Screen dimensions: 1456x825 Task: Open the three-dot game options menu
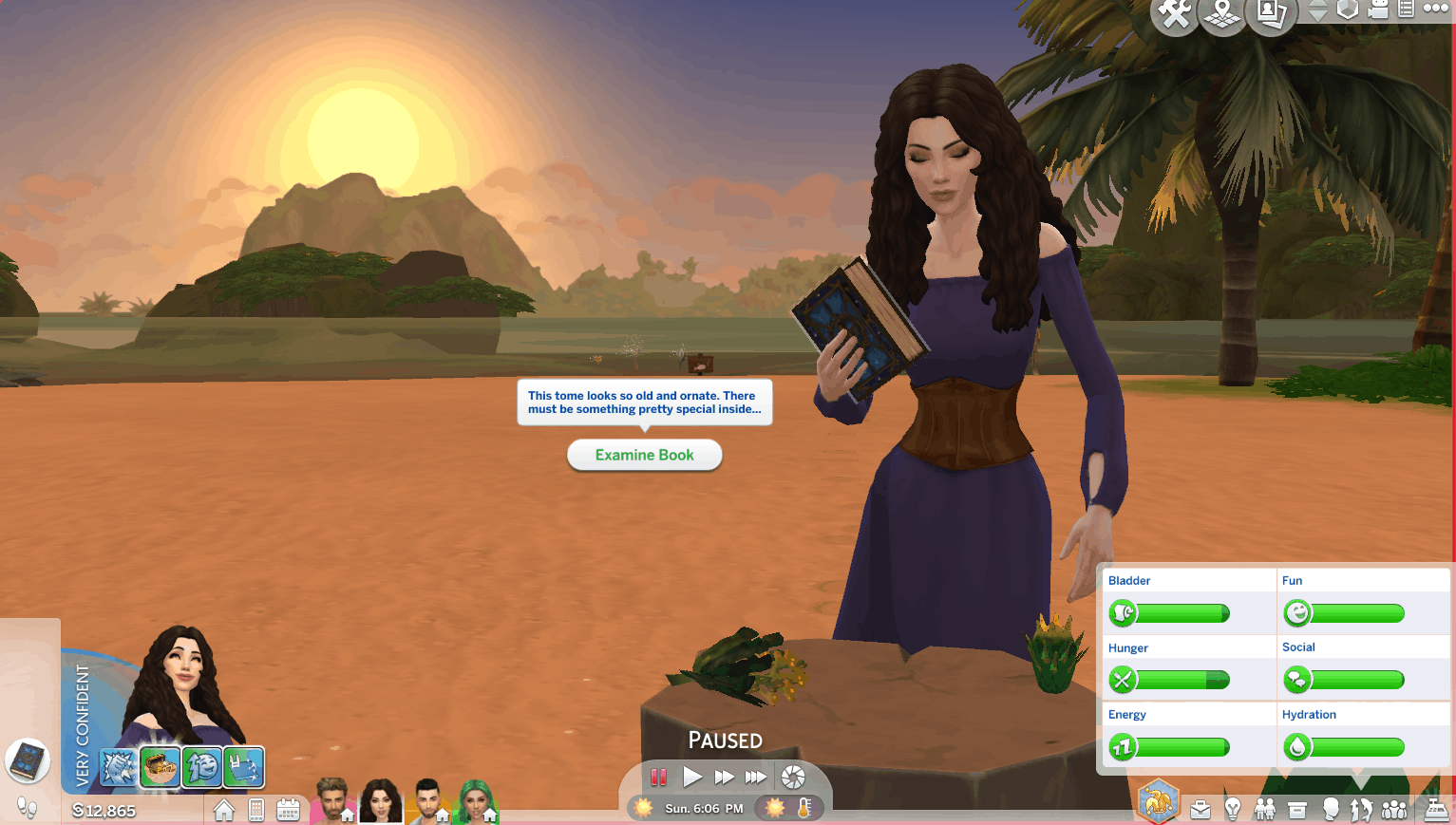click(x=1436, y=9)
